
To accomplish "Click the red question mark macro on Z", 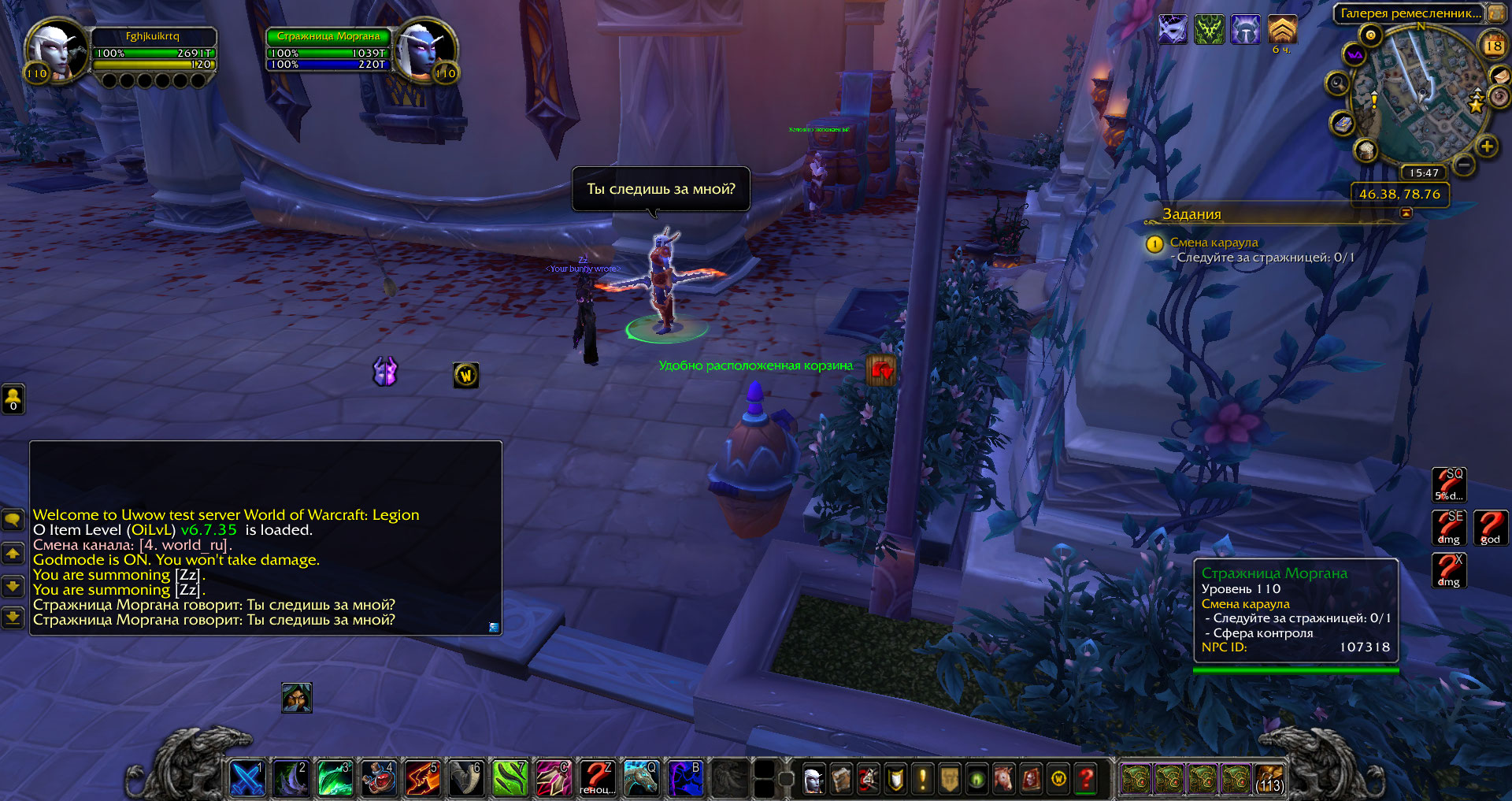I will coord(597,779).
